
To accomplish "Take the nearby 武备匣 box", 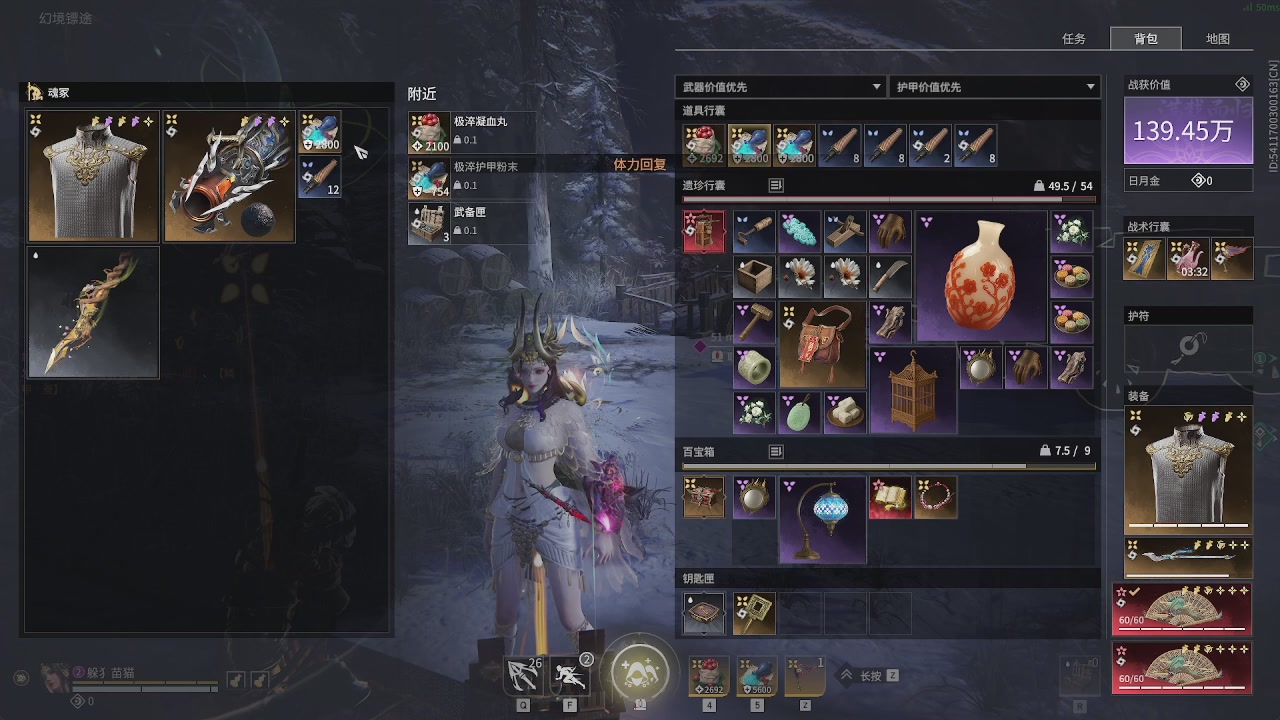I will [x=472, y=224].
